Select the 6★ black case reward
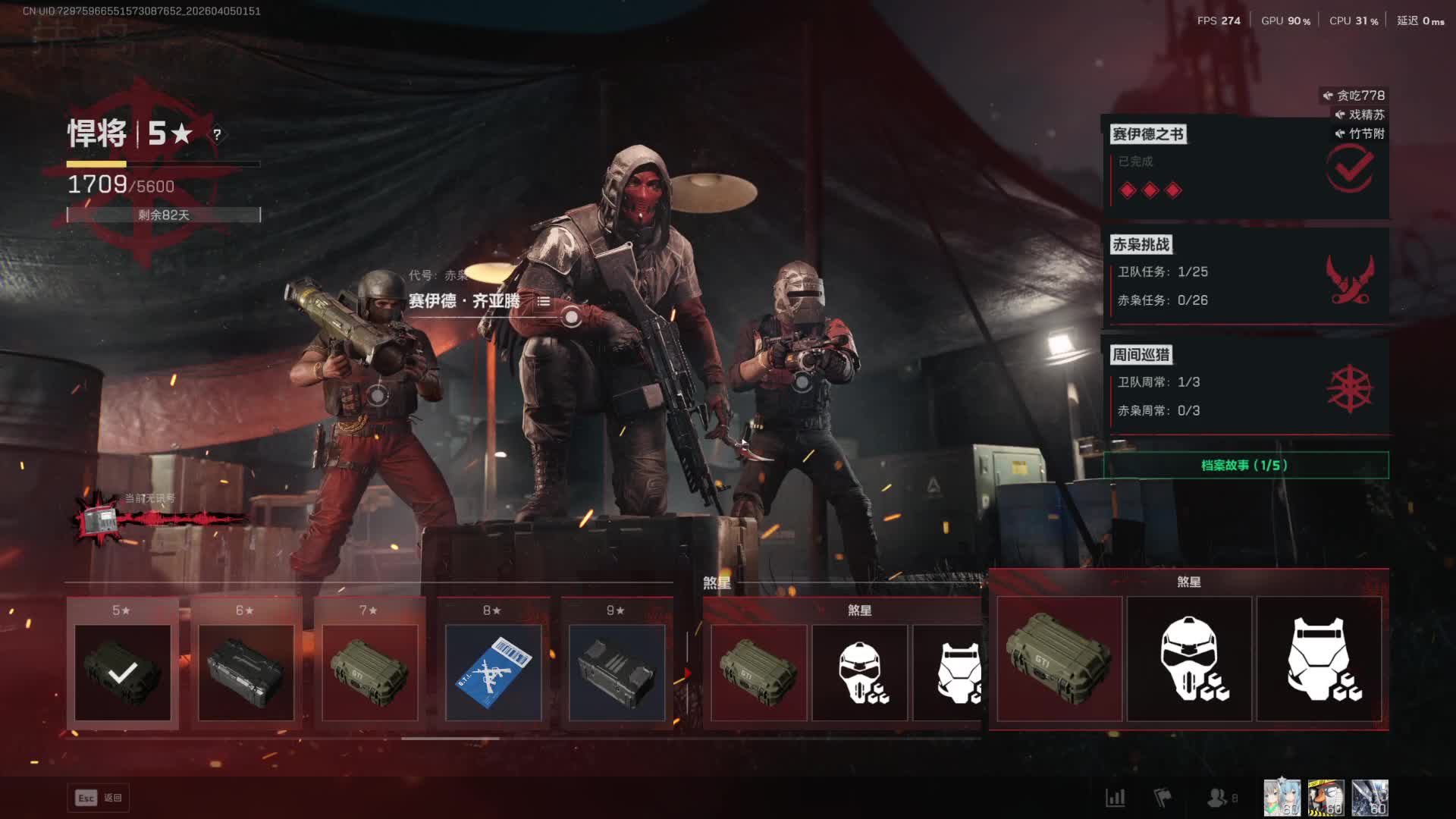Viewport: 1456px width, 819px height. 246,672
